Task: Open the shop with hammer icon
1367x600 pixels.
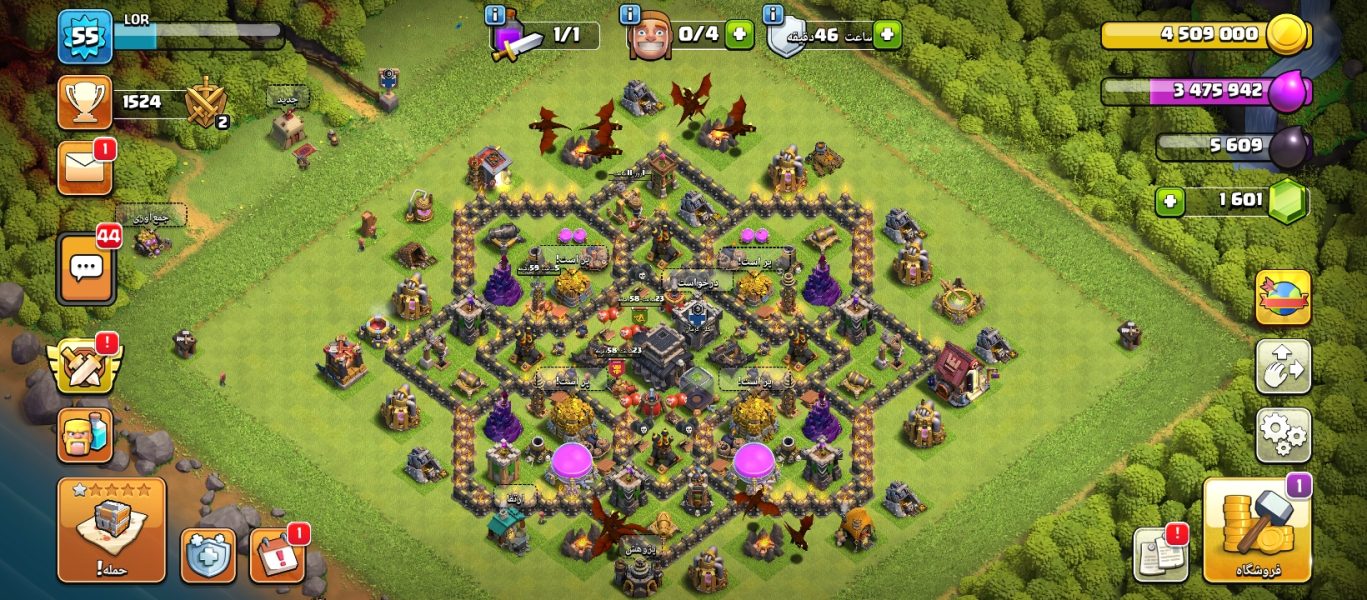Action: (x=1256, y=529)
